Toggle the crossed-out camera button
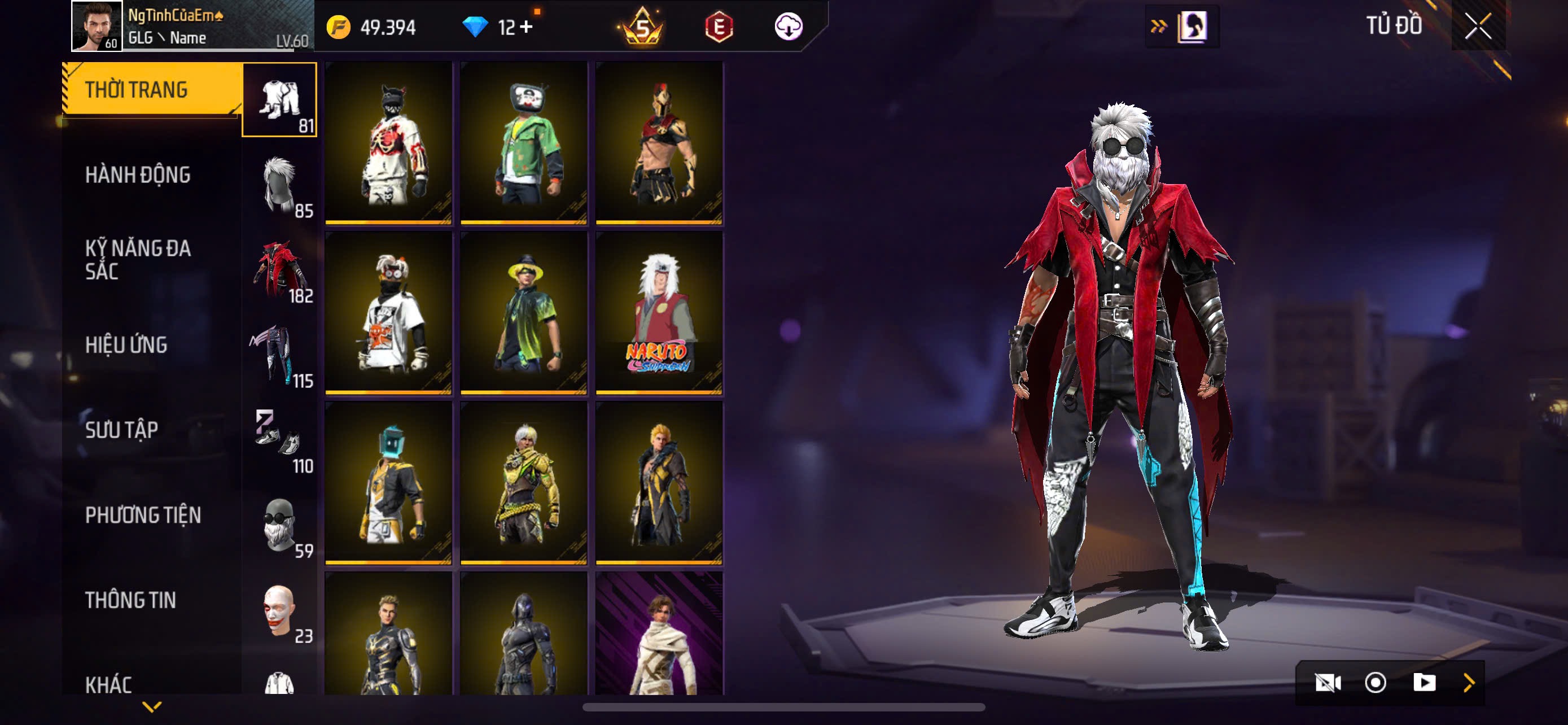This screenshot has height=725, width=1568. (1328, 683)
